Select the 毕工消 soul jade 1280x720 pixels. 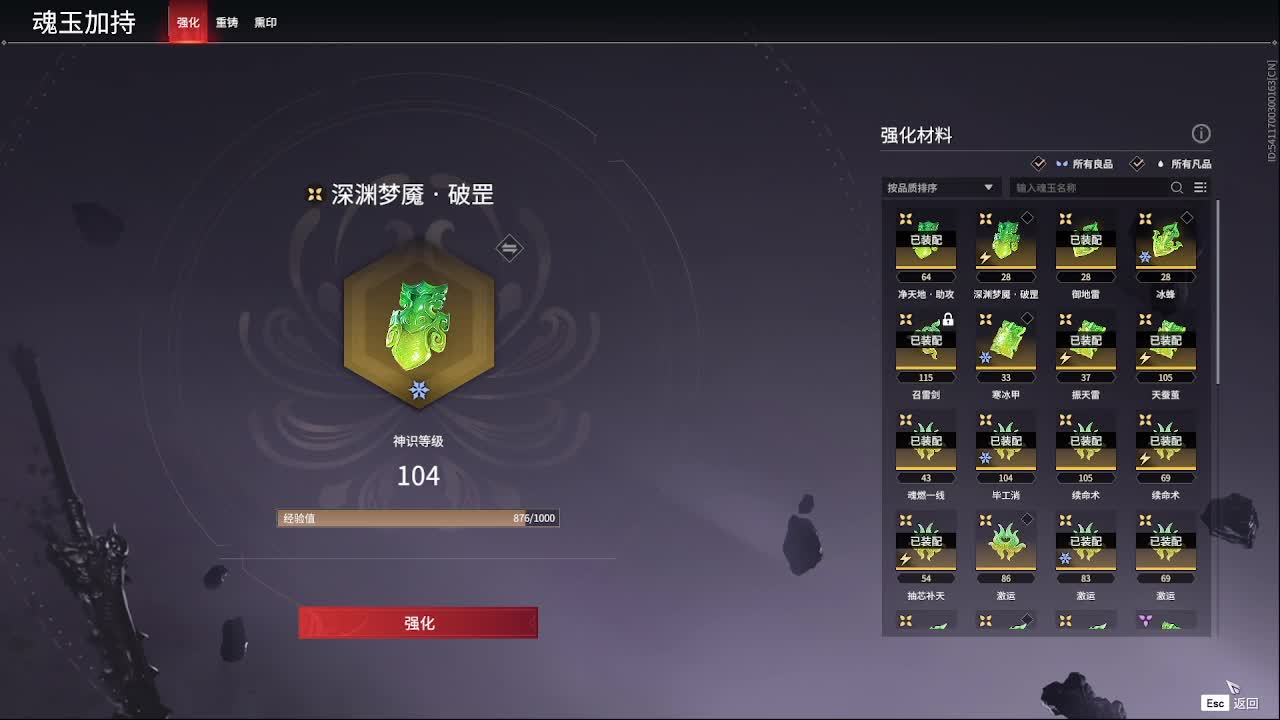[x=1005, y=445]
